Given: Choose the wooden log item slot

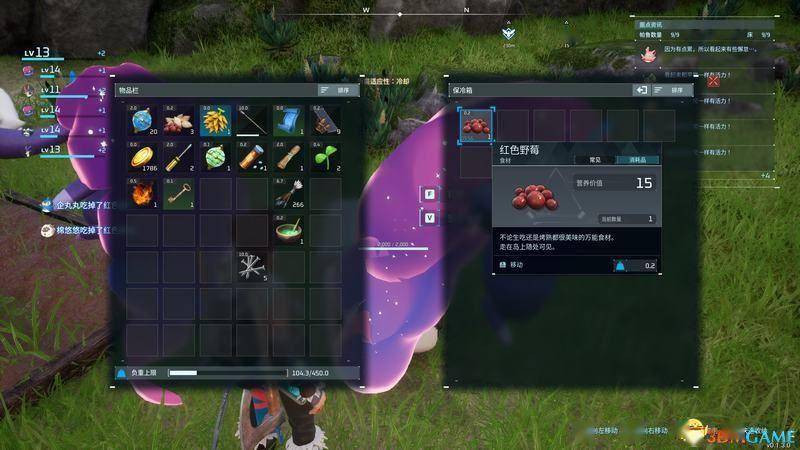Looking at the screenshot, I should pos(287,158).
